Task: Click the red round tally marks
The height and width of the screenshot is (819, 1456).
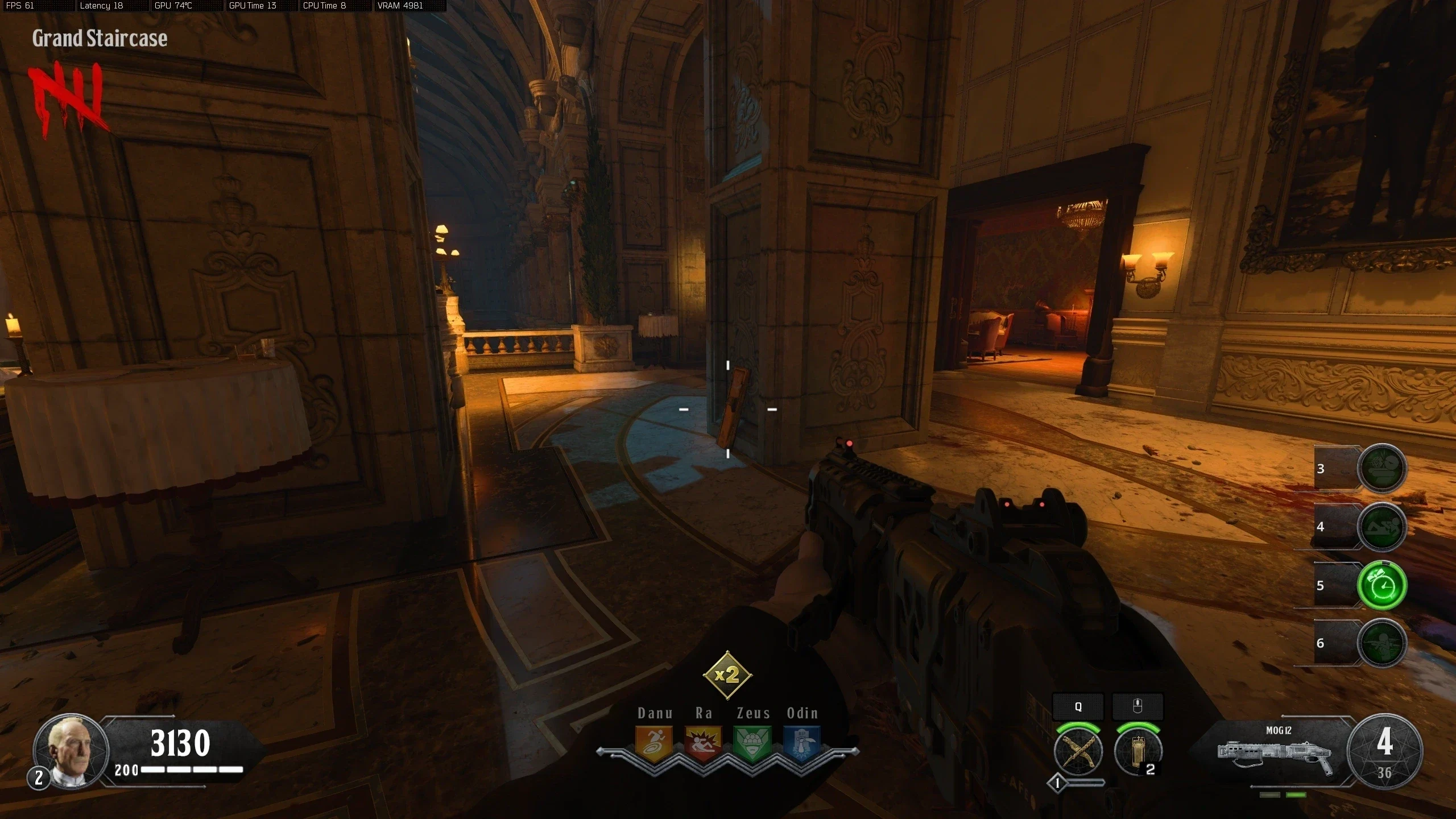Action: pyautogui.click(x=67, y=100)
